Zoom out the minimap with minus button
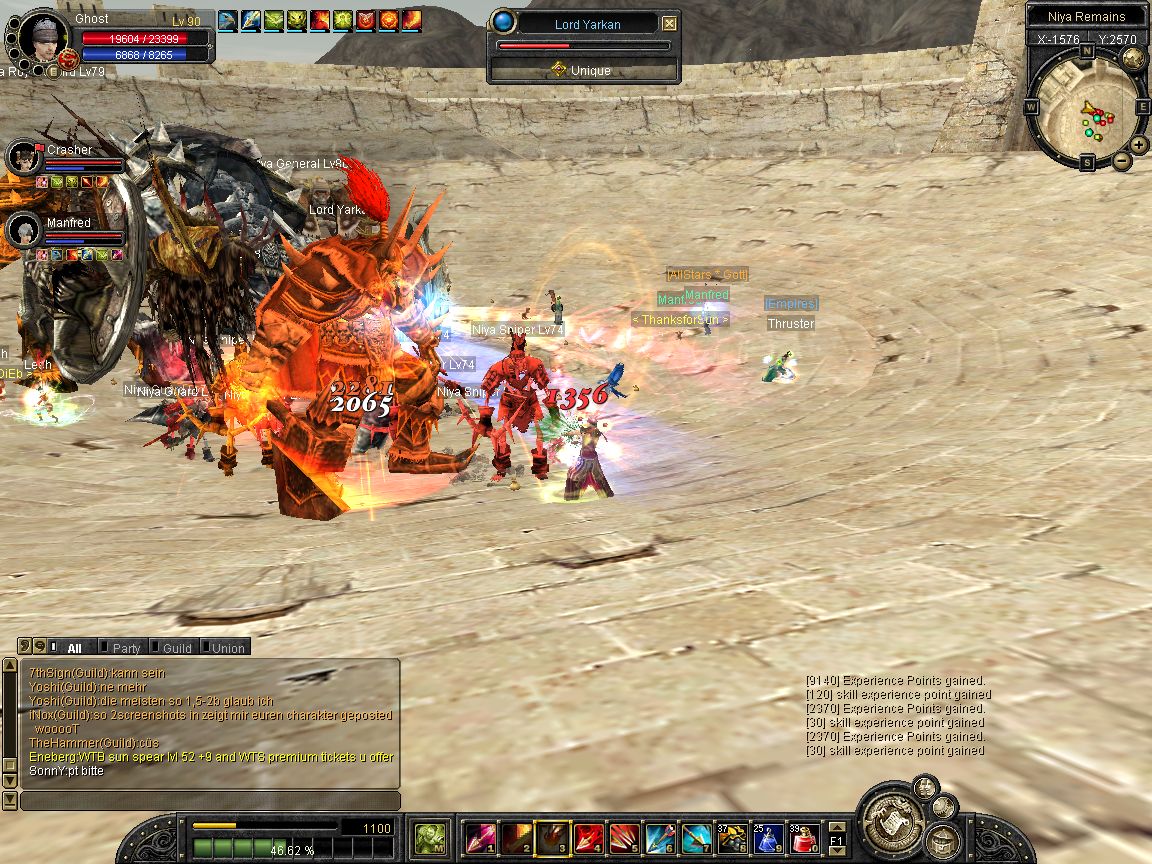The height and width of the screenshot is (864, 1152). tap(1122, 160)
